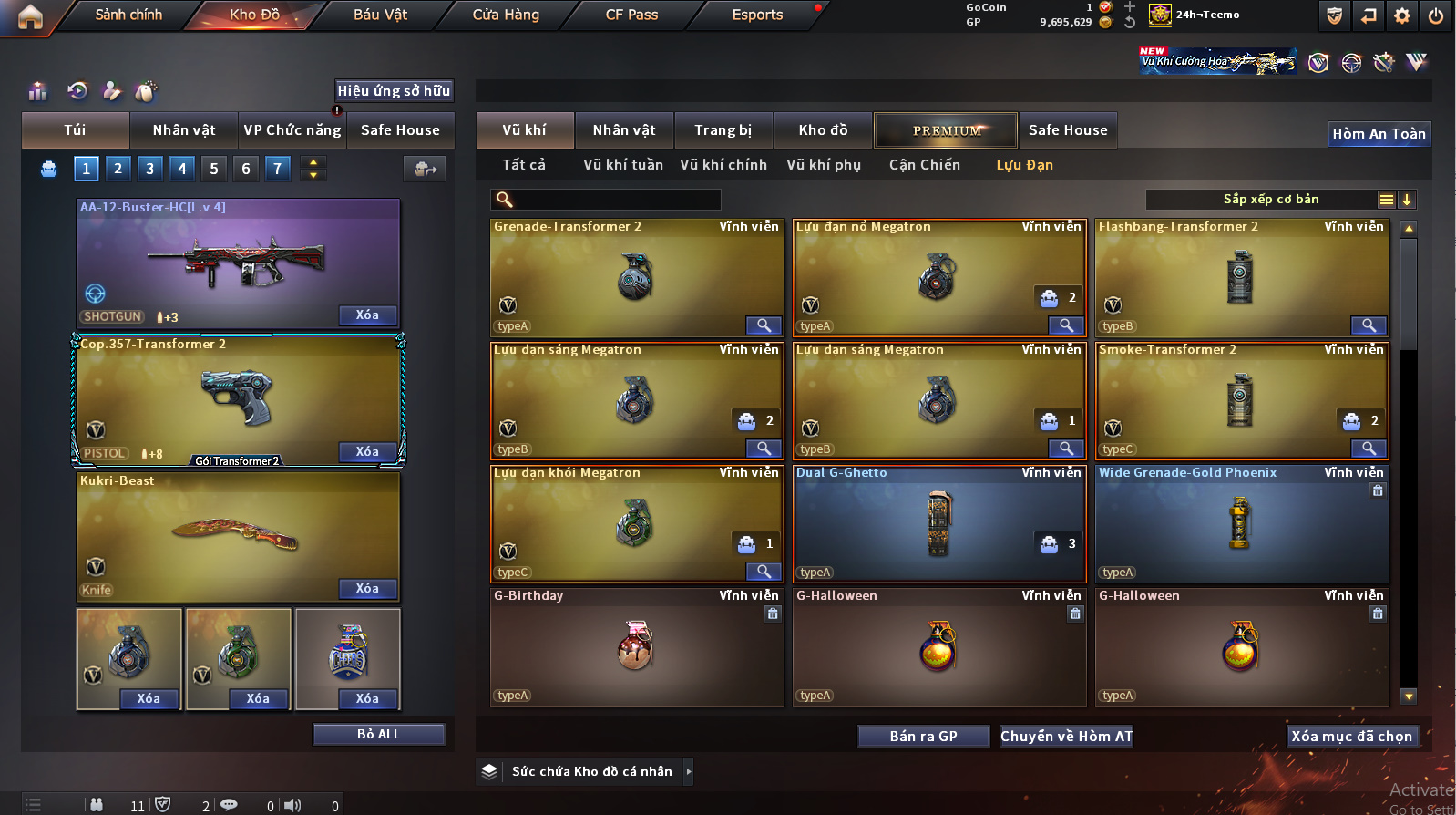Go to the Esports tab
The image size is (1456, 815).
[x=757, y=15]
